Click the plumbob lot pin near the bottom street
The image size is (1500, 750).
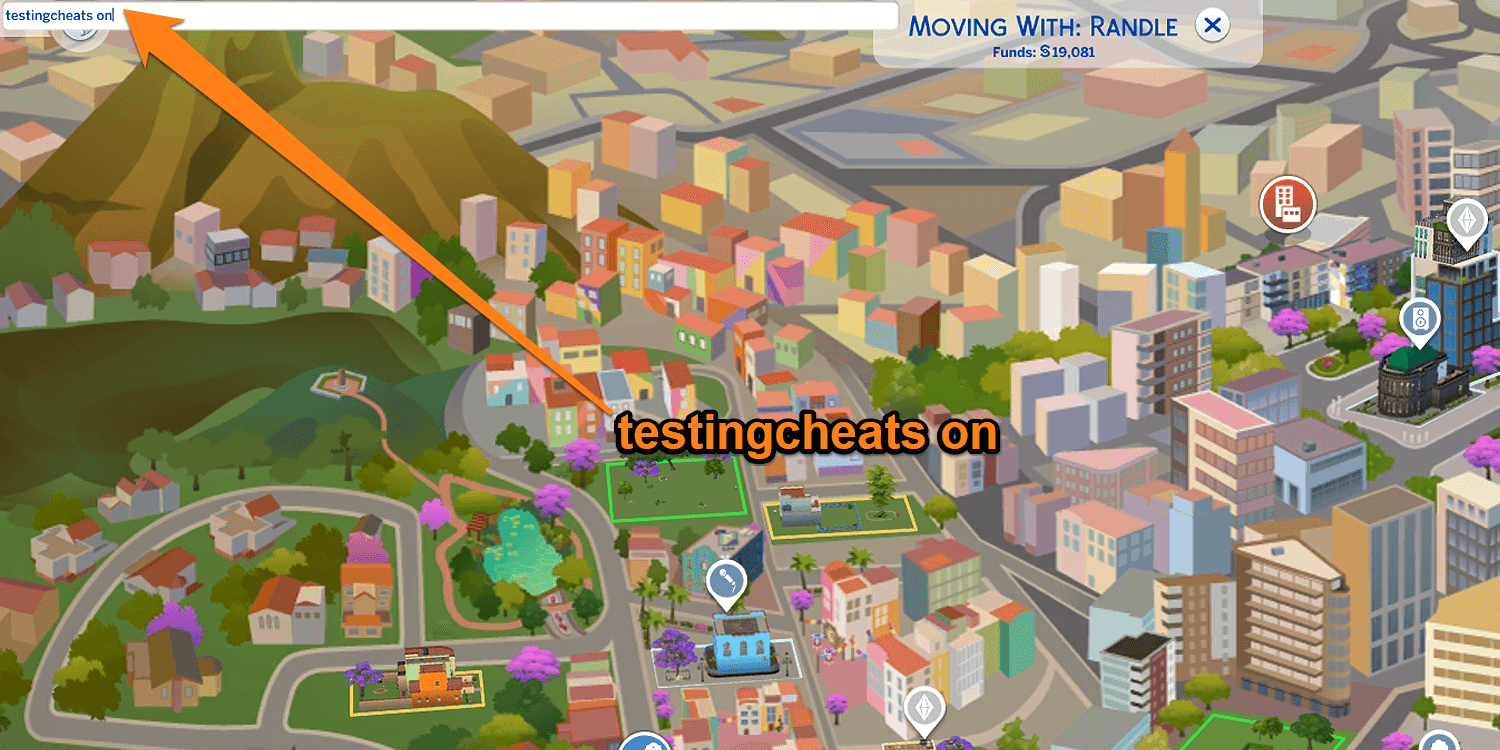pos(925,708)
